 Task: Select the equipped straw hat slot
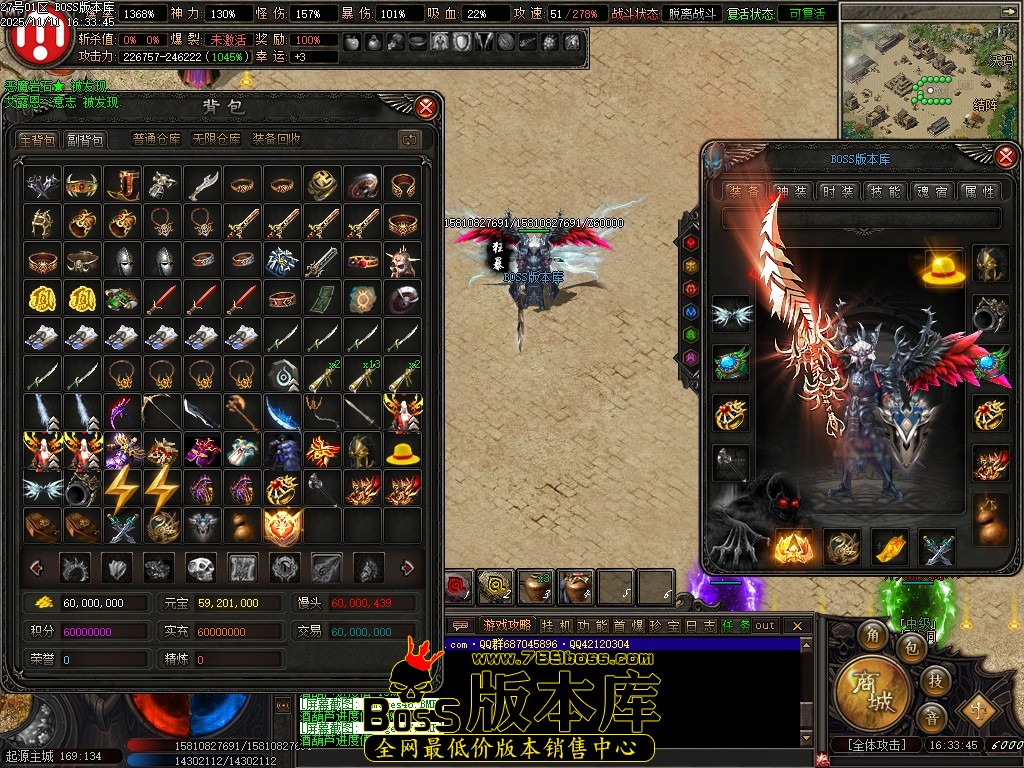[x=943, y=270]
